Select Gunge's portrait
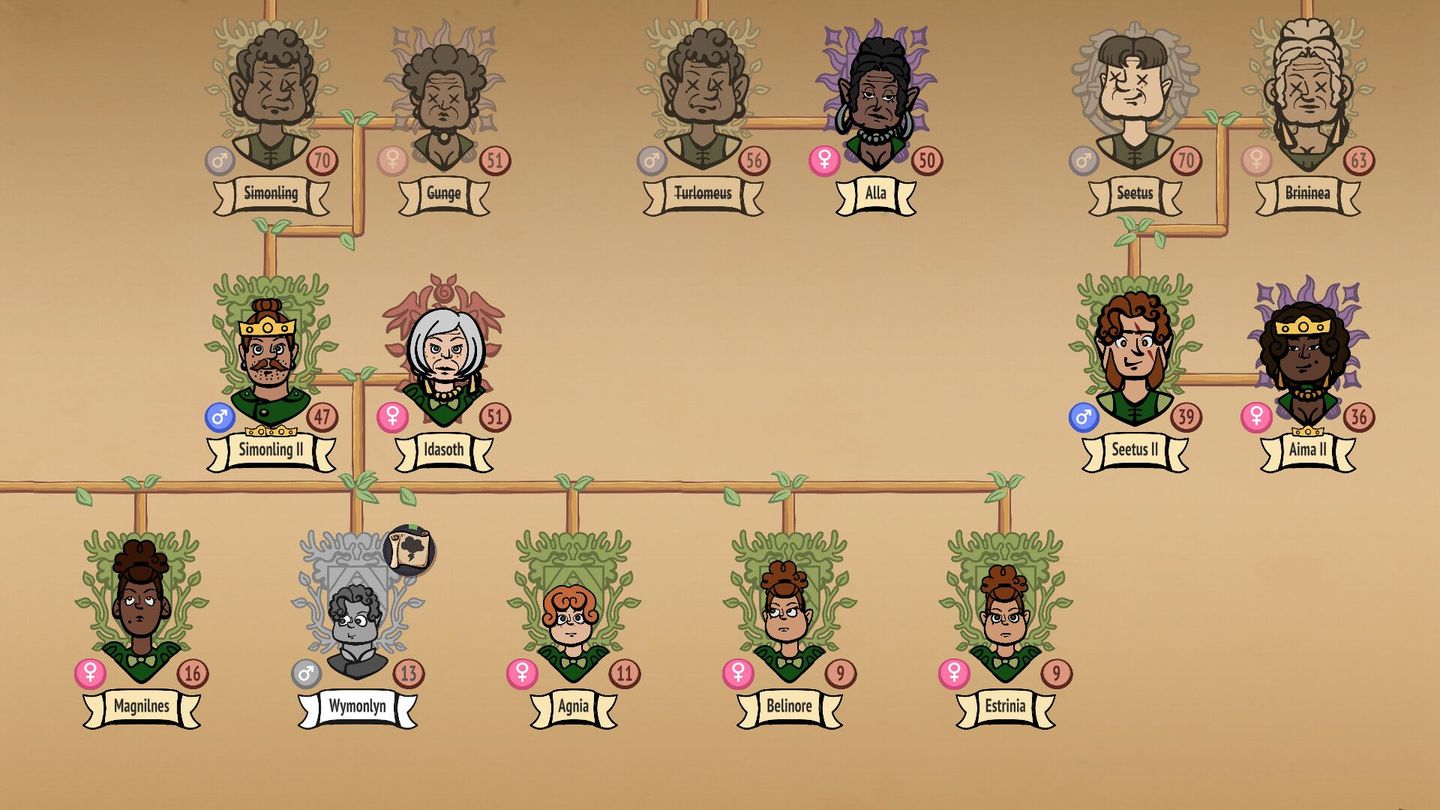The image size is (1440, 810). pos(442,100)
